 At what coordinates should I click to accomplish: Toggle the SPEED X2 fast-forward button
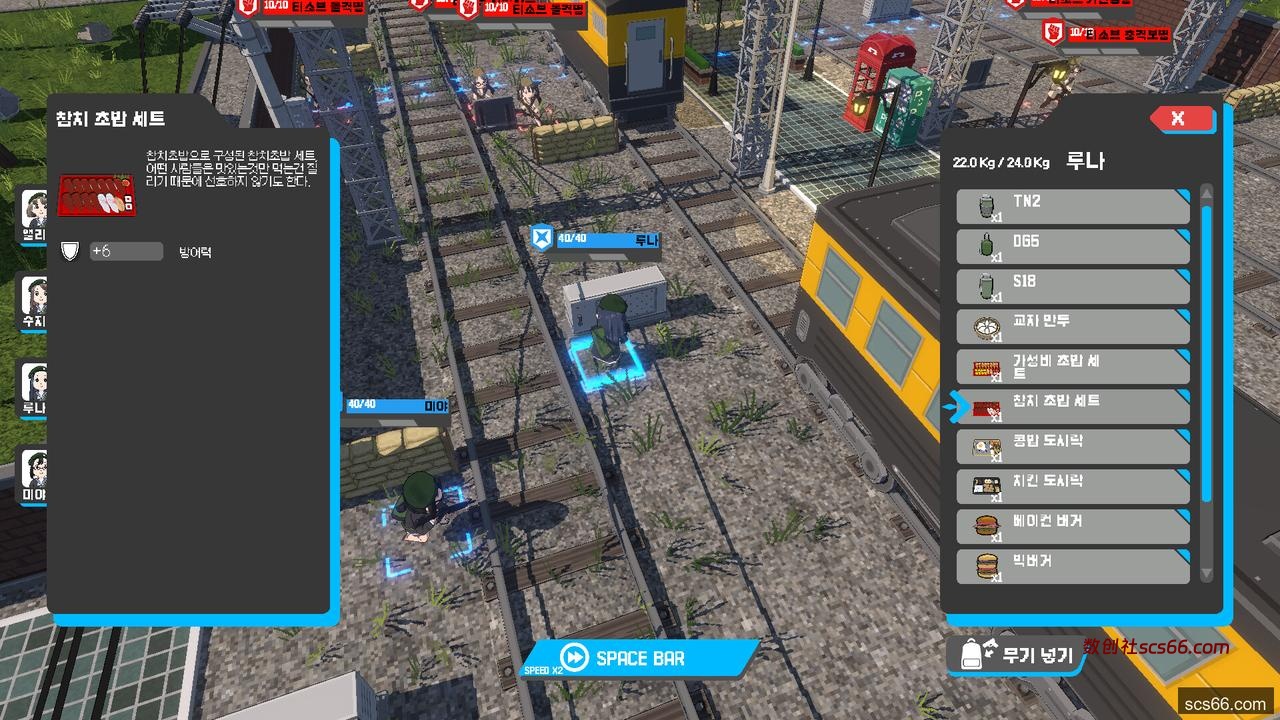(x=640, y=658)
